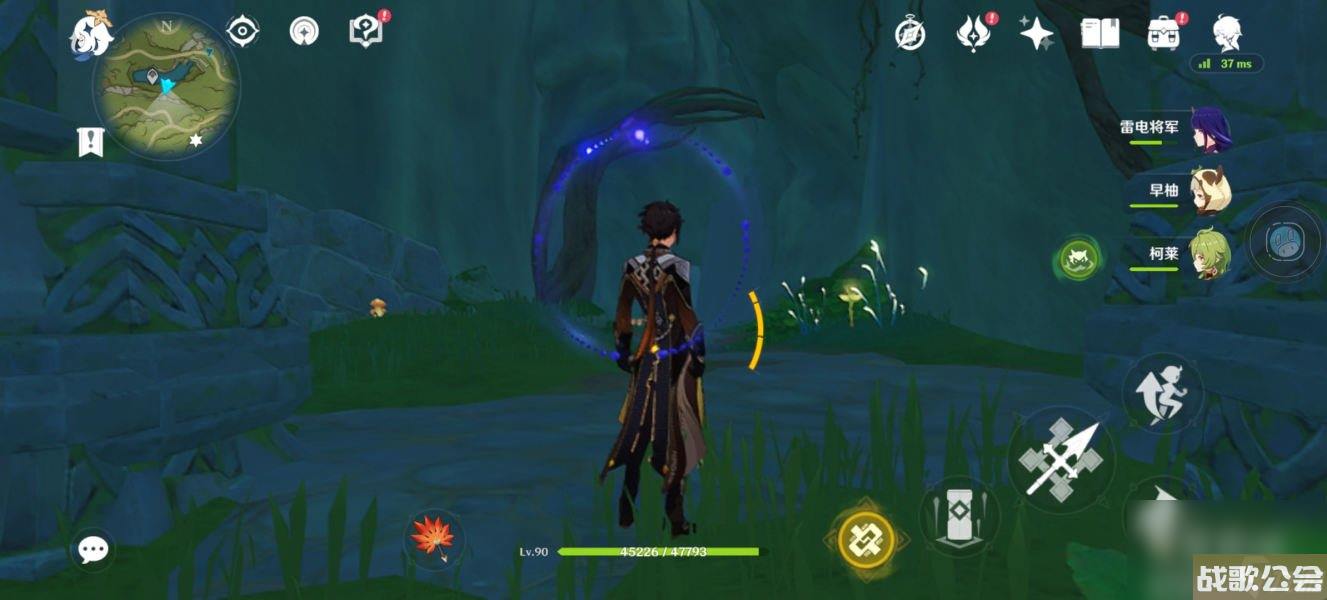Open the adventurer handbook compass
The width and height of the screenshot is (1327, 600).
(910, 34)
